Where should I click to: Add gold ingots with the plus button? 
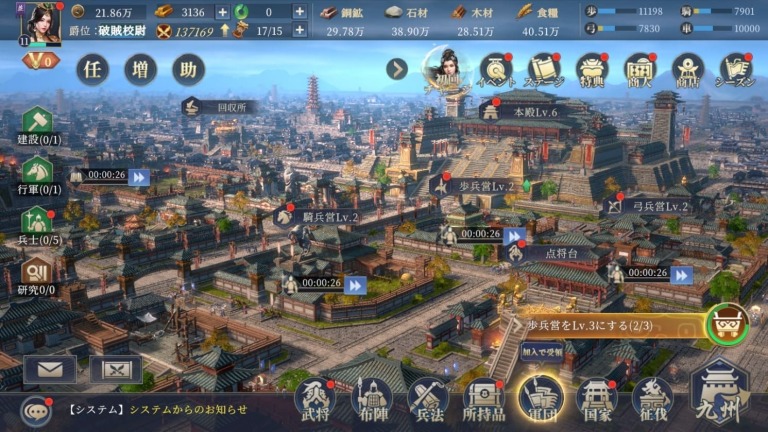[222, 12]
